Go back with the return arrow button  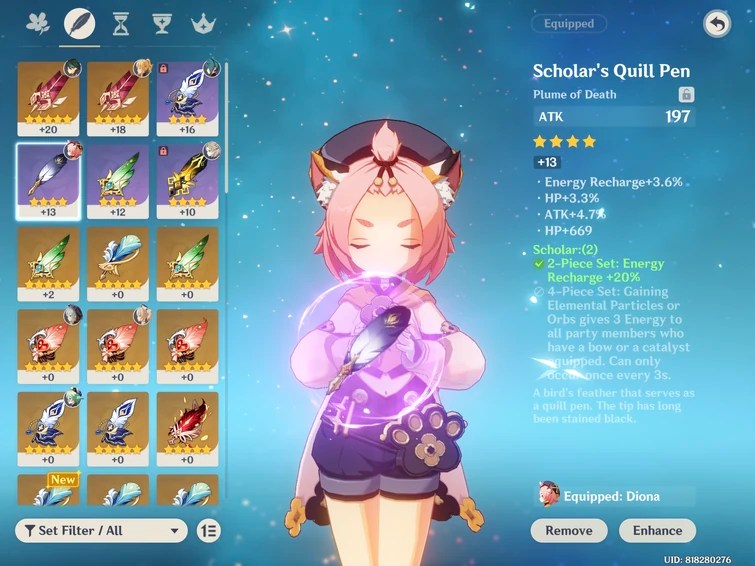click(x=717, y=23)
